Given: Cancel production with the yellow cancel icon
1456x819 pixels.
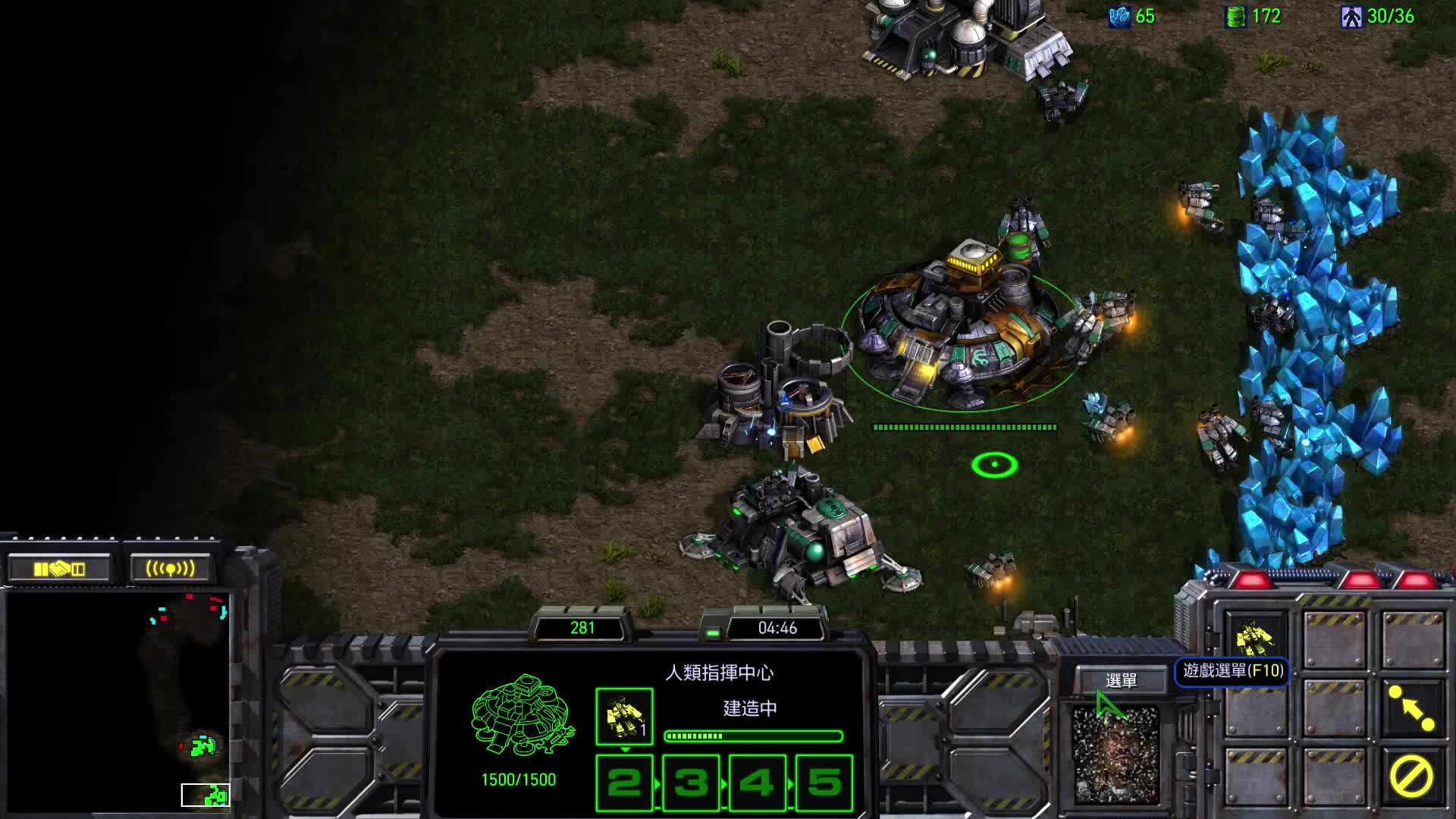Looking at the screenshot, I should (1411, 777).
